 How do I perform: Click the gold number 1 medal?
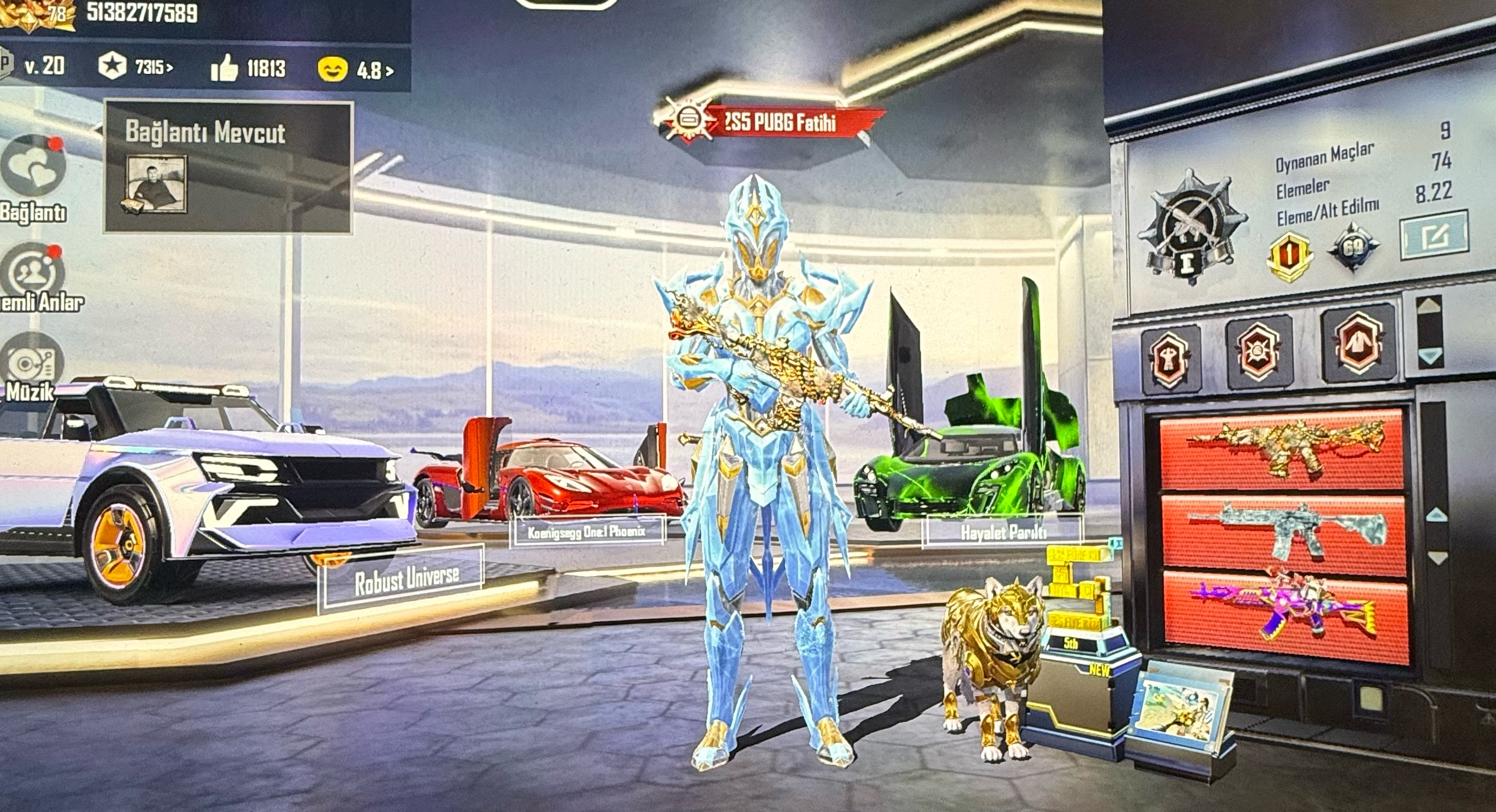pos(1290,255)
